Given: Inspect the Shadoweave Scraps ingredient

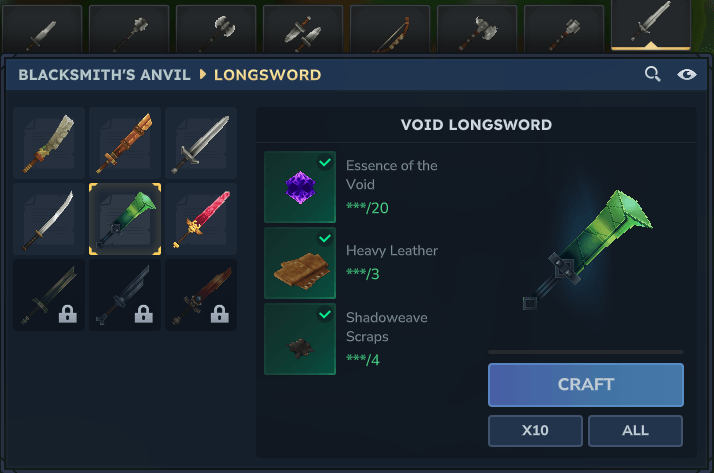Looking at the screenshot, I should (x=300, y=339).
